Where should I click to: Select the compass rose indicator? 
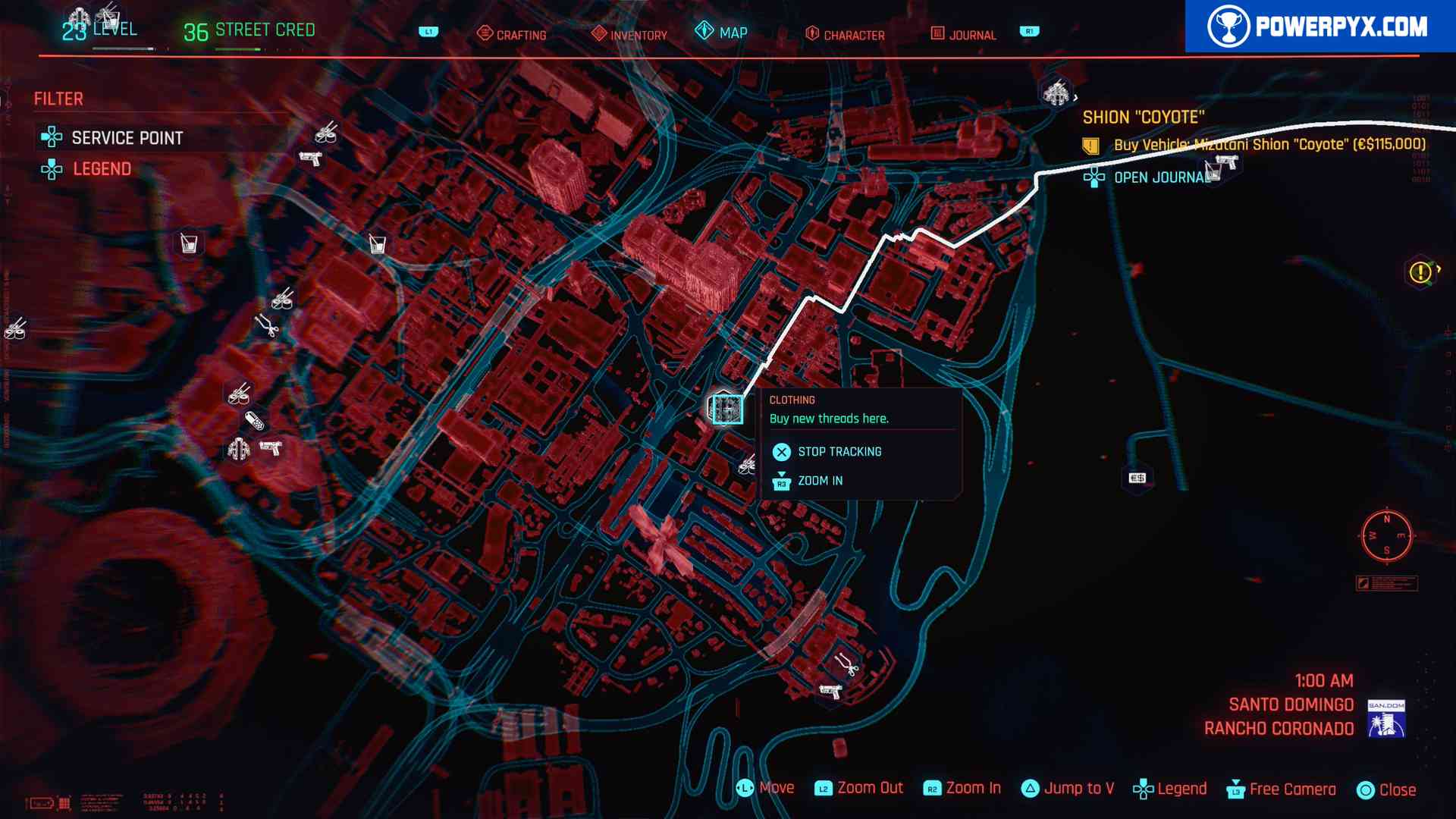click(1386, 535)
